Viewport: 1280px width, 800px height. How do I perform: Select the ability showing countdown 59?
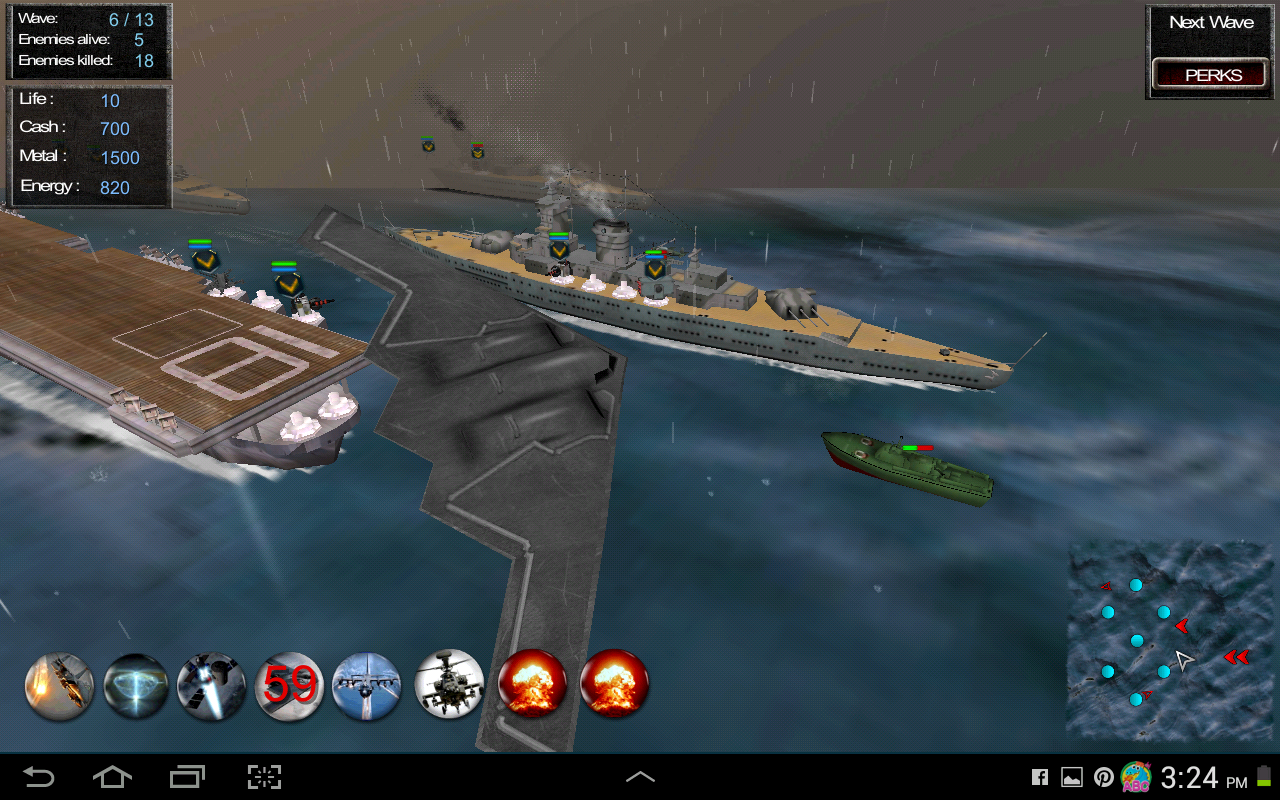[x=289, y=686]
